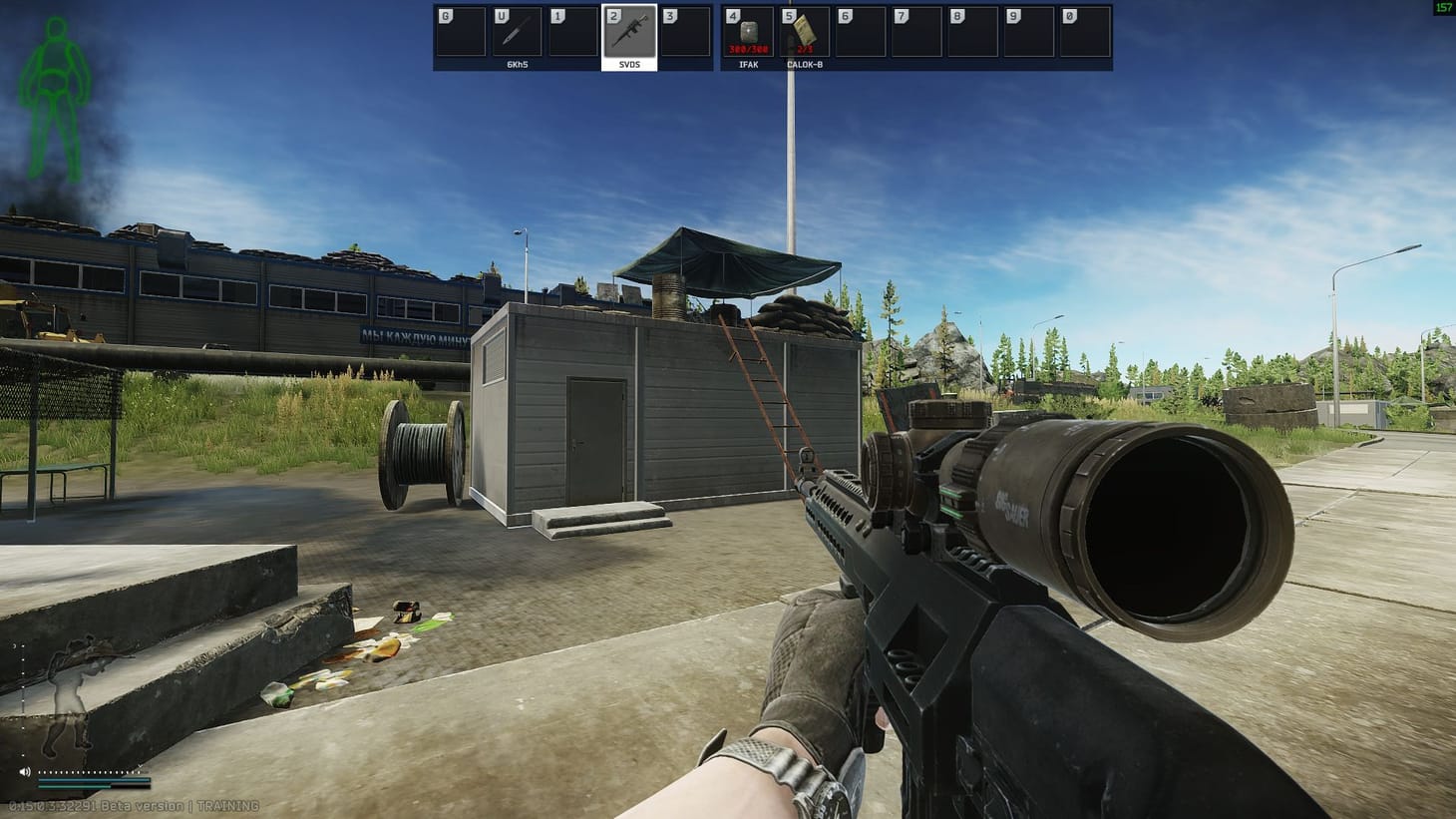This screenshot has width=1456, height=819.
Task: Click the blue stamina bar
Action: 93,779
